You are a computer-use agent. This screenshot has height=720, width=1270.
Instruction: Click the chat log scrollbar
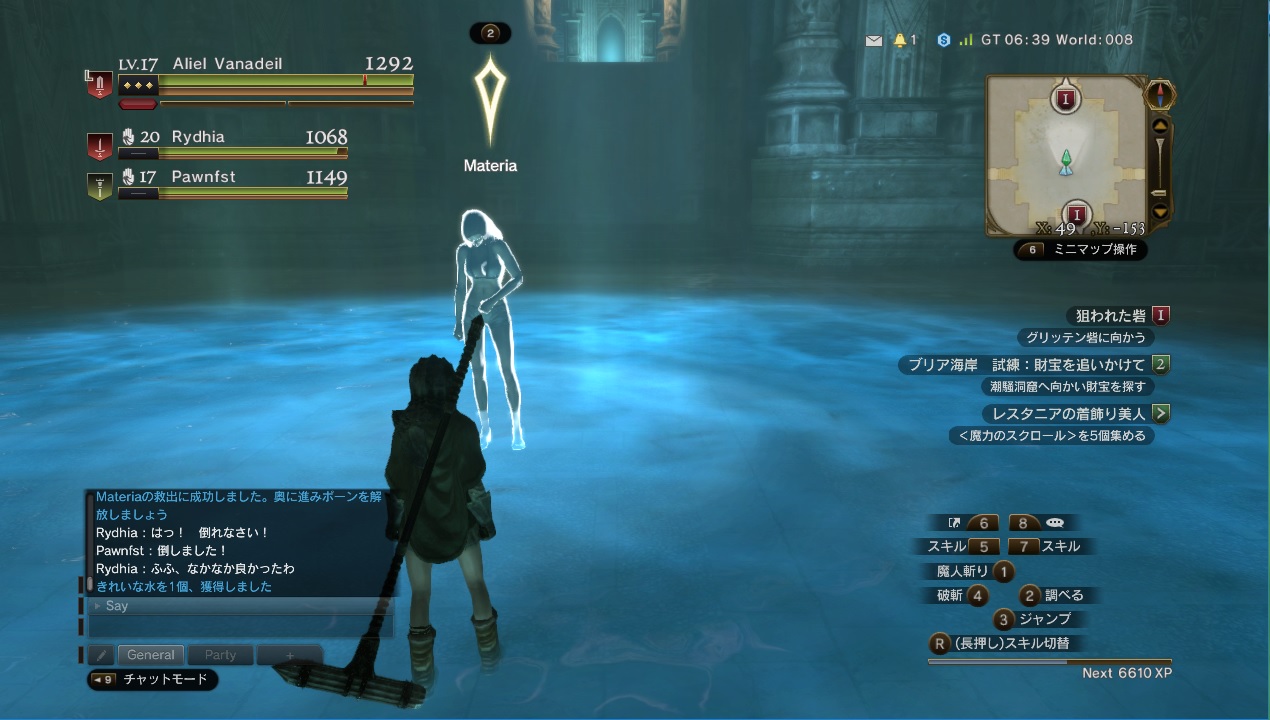(89, 540)
